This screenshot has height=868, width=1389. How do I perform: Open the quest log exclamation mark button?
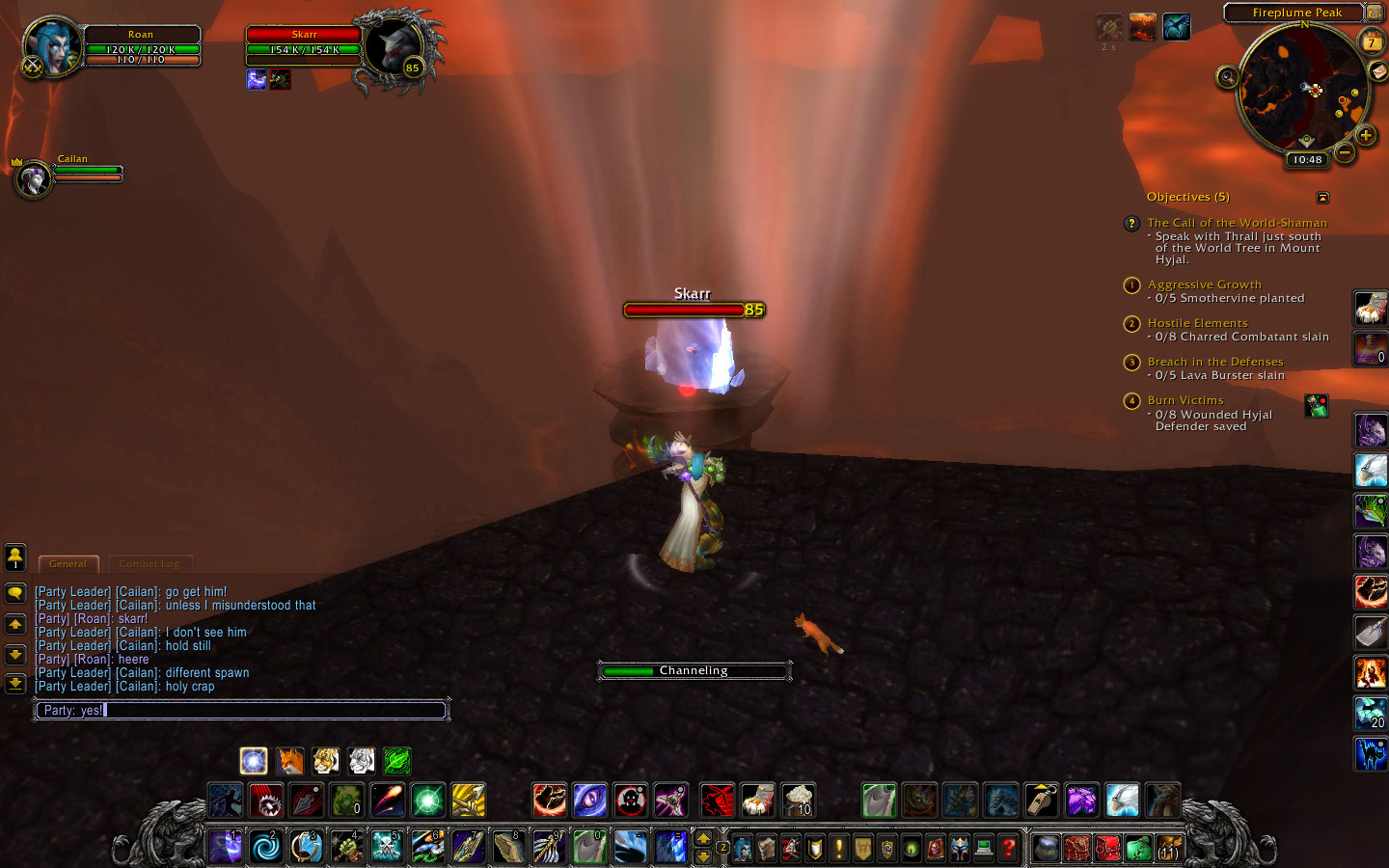tap(839, 849)
